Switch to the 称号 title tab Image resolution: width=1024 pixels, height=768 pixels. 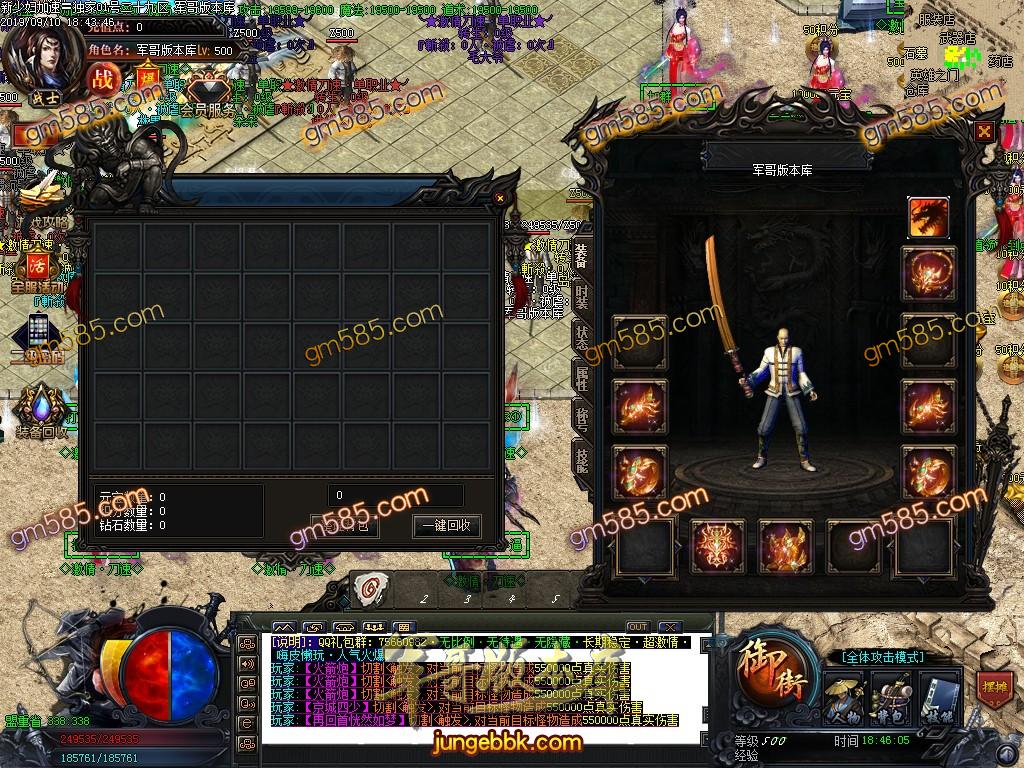point(581,418)
